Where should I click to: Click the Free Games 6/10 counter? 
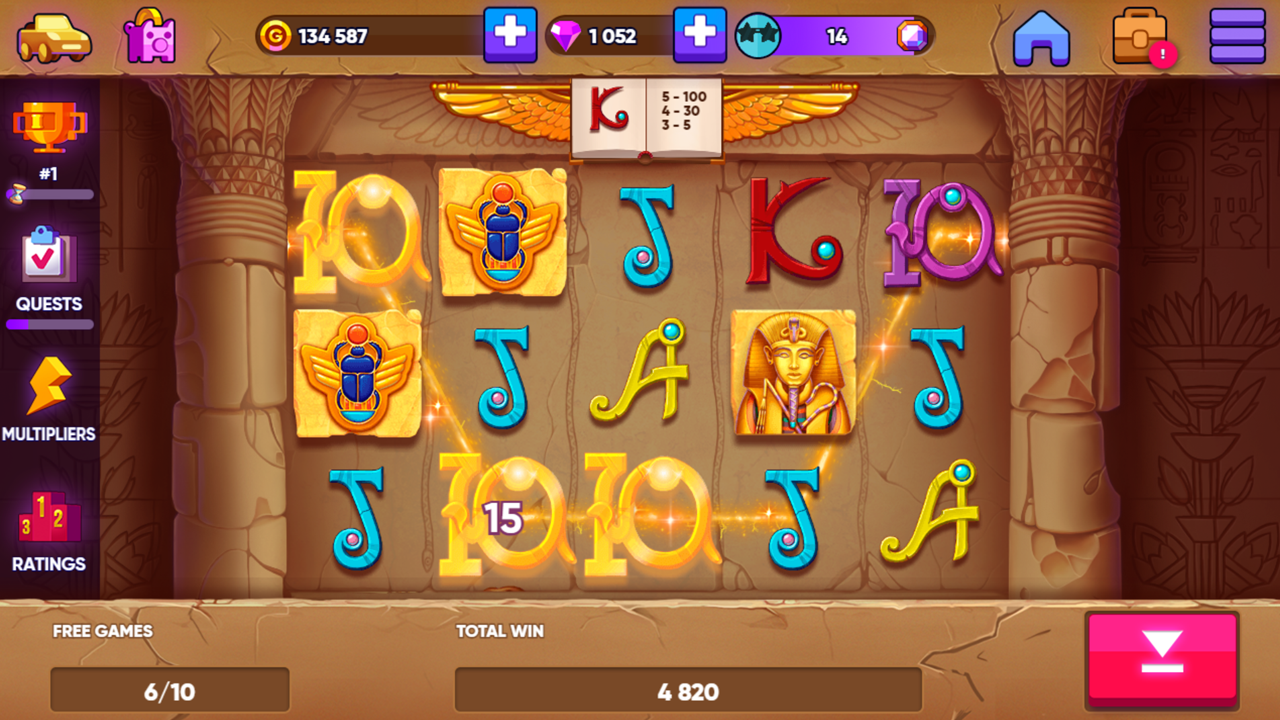pos(169,690)
